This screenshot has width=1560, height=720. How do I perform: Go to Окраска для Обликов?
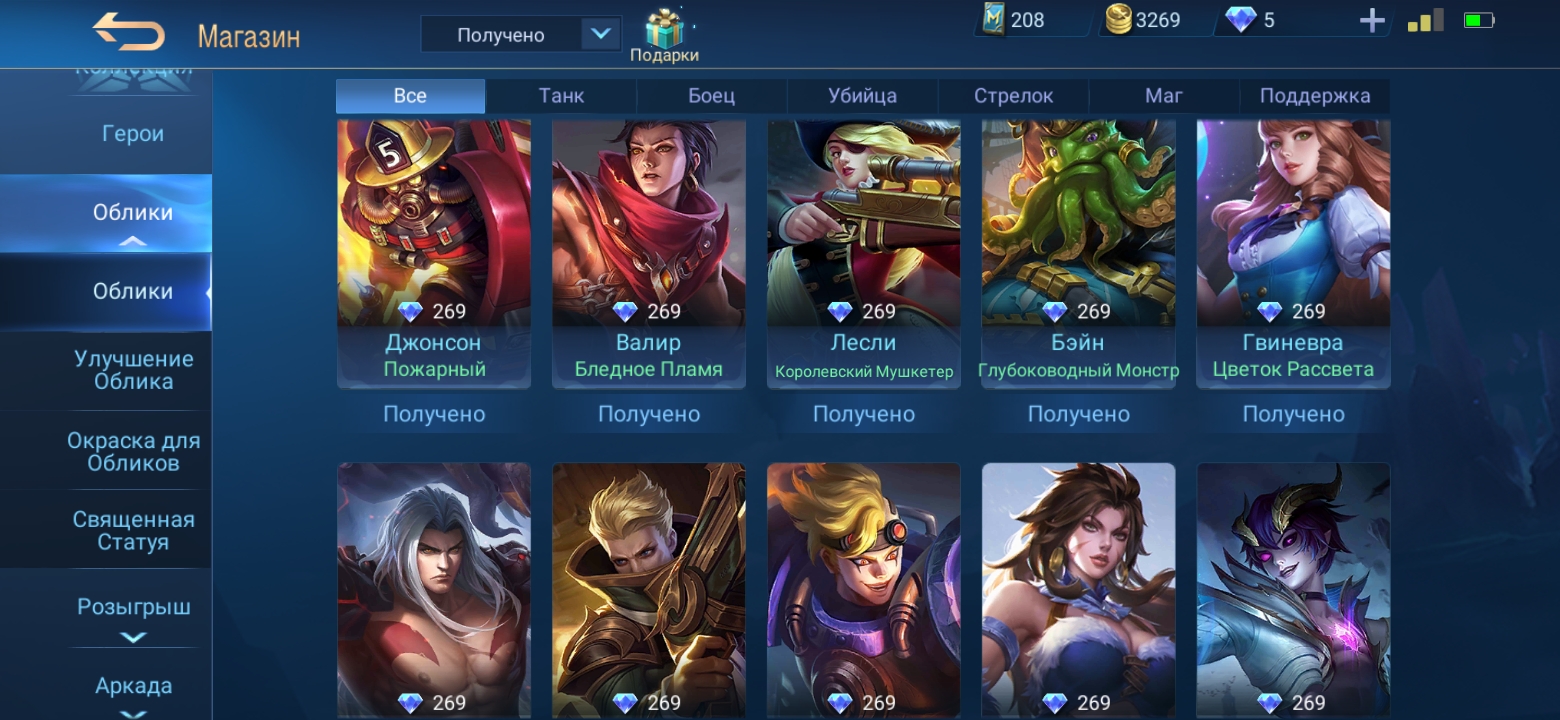click(133, 452)
